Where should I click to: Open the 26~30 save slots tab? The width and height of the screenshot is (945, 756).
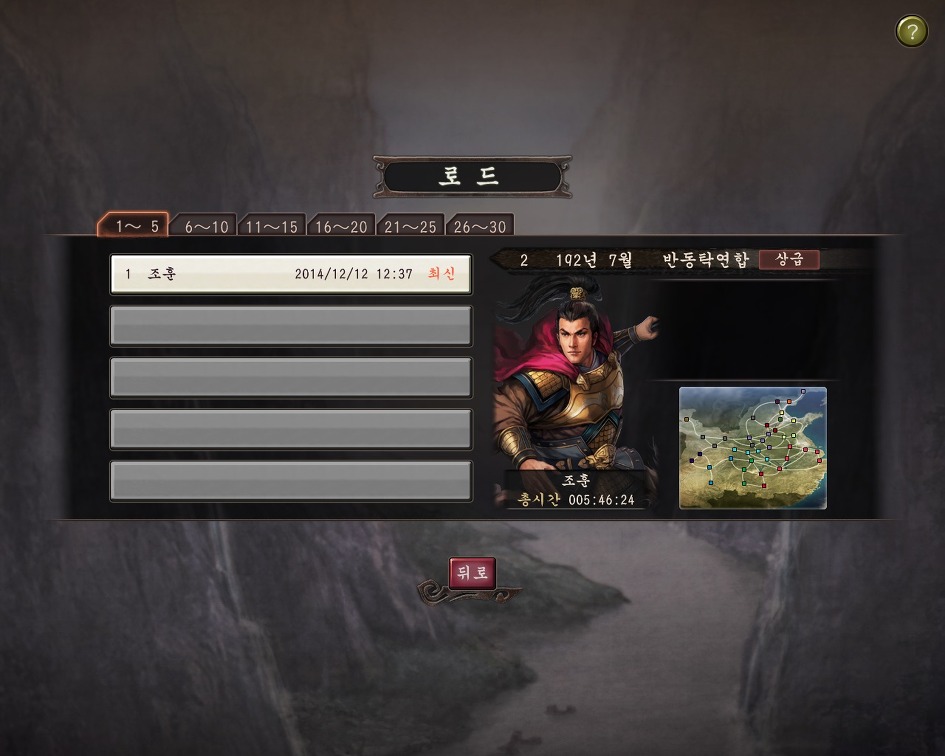(x=479, y=227)
